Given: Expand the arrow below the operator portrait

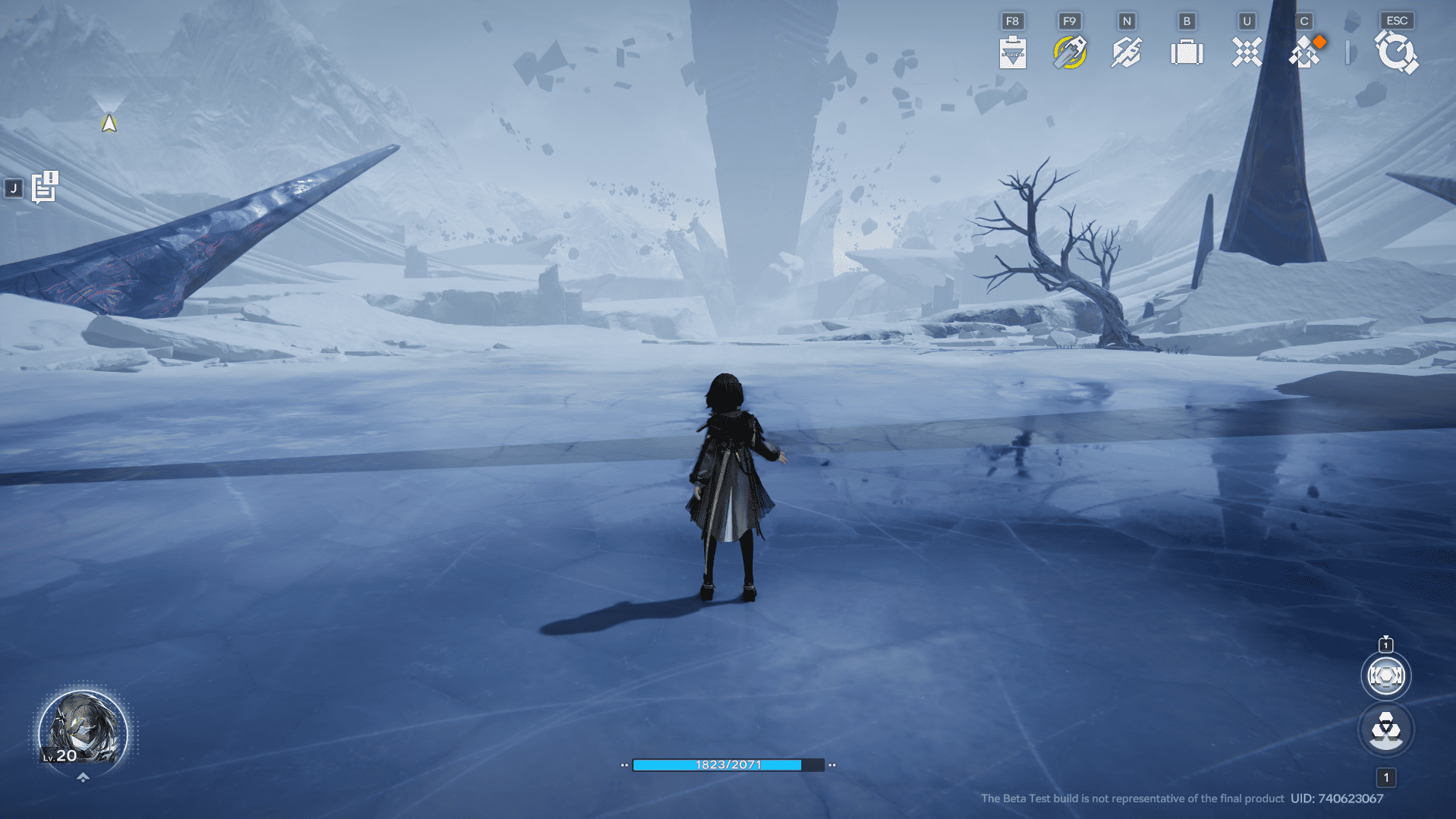Looking at the screenshot, I should [83, 777].
